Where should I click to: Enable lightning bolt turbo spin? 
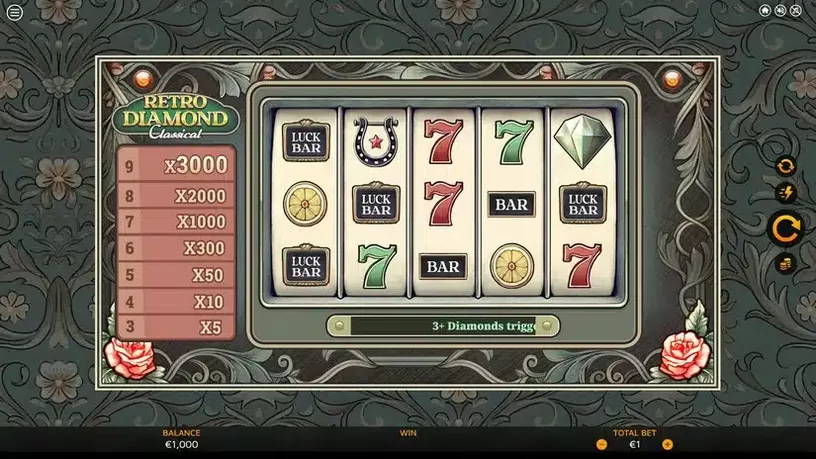[785, 193]
